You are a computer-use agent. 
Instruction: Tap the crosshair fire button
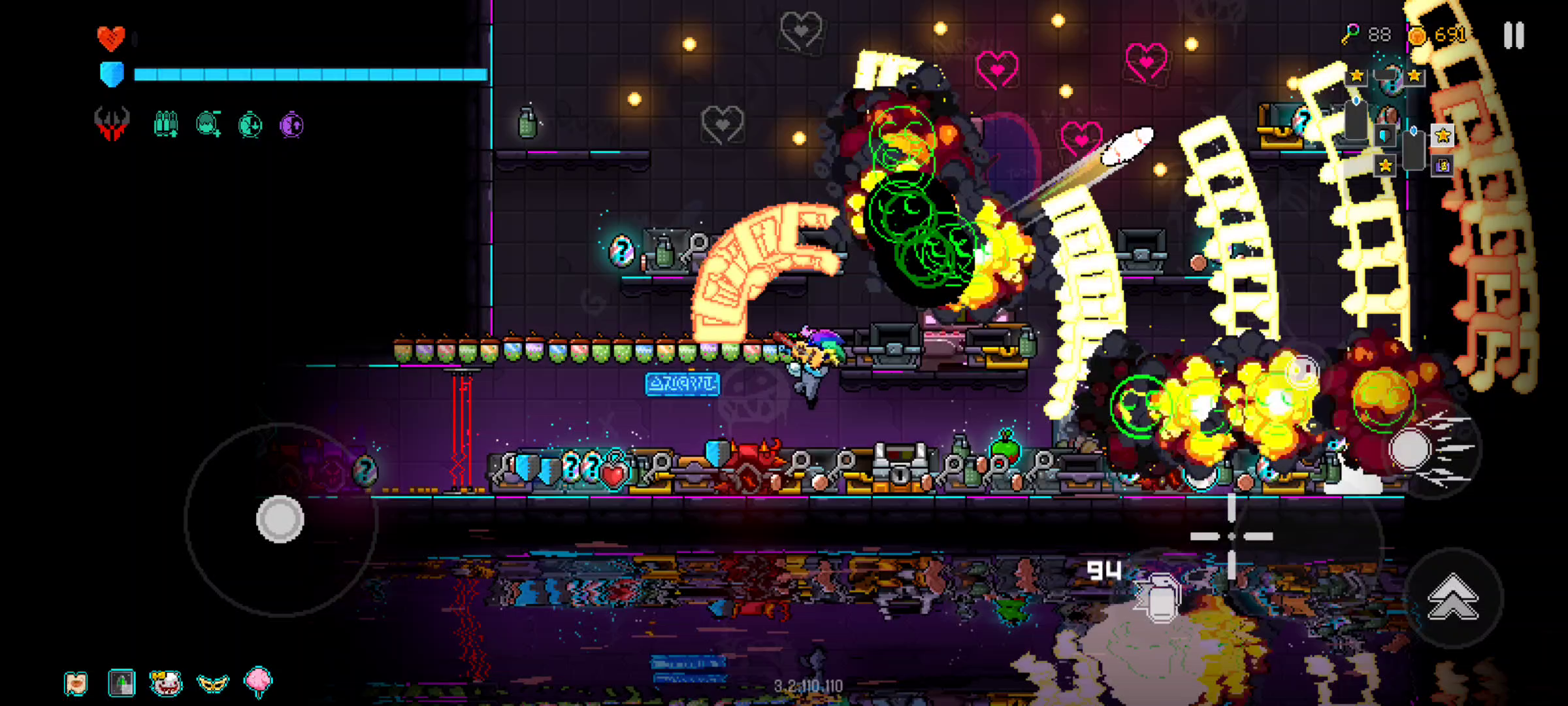[1232, 536]
